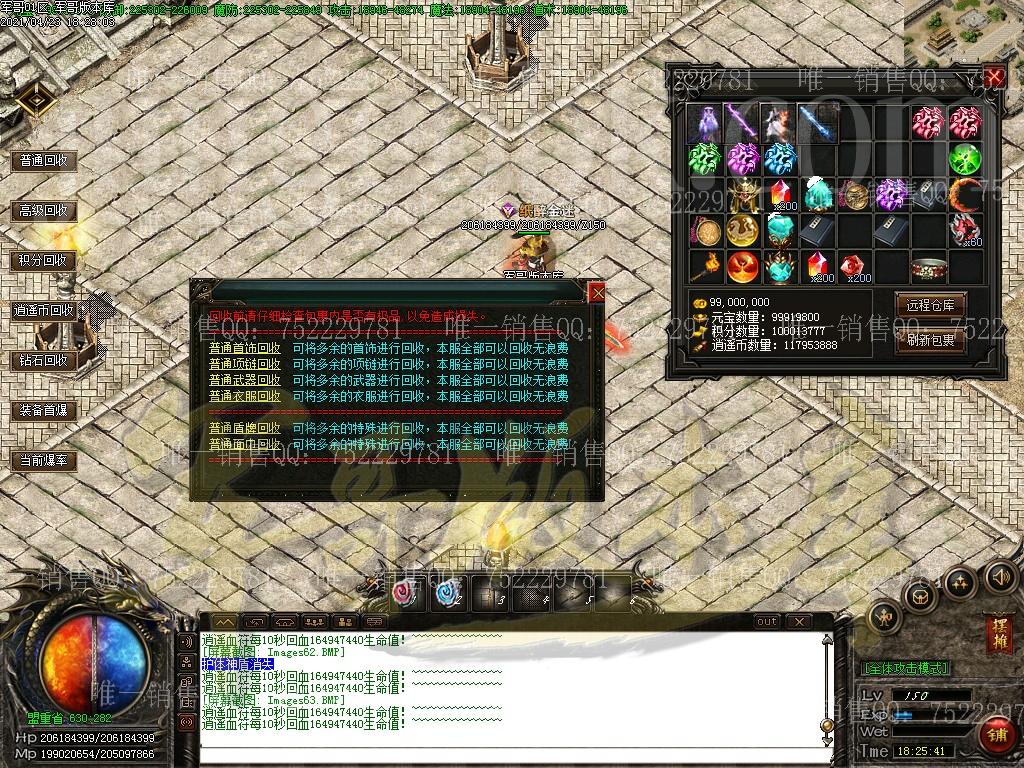The height and width of the screenshot is (768, 1024).
Task: Show the 当前爆率 drop rate info
Action: (44, 460)
